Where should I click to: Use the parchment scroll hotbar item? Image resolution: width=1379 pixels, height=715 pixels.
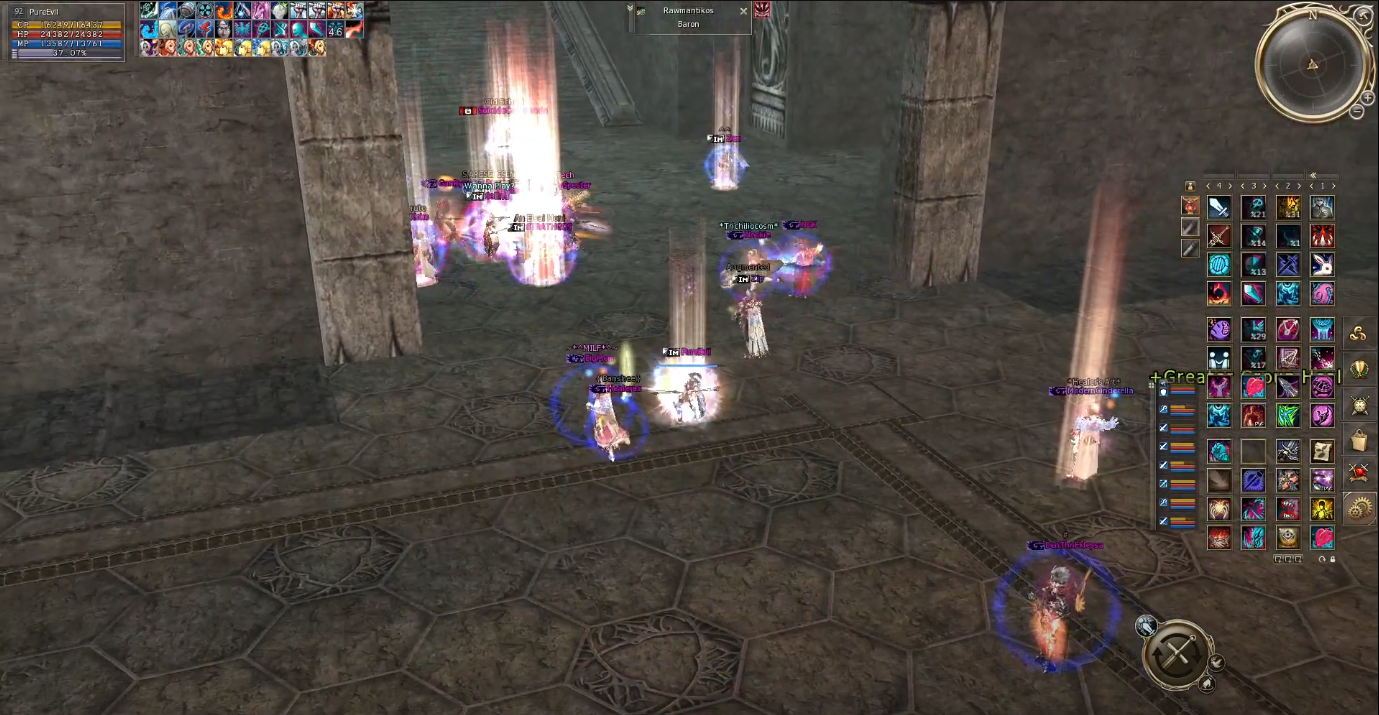(x=1322, y=452)
